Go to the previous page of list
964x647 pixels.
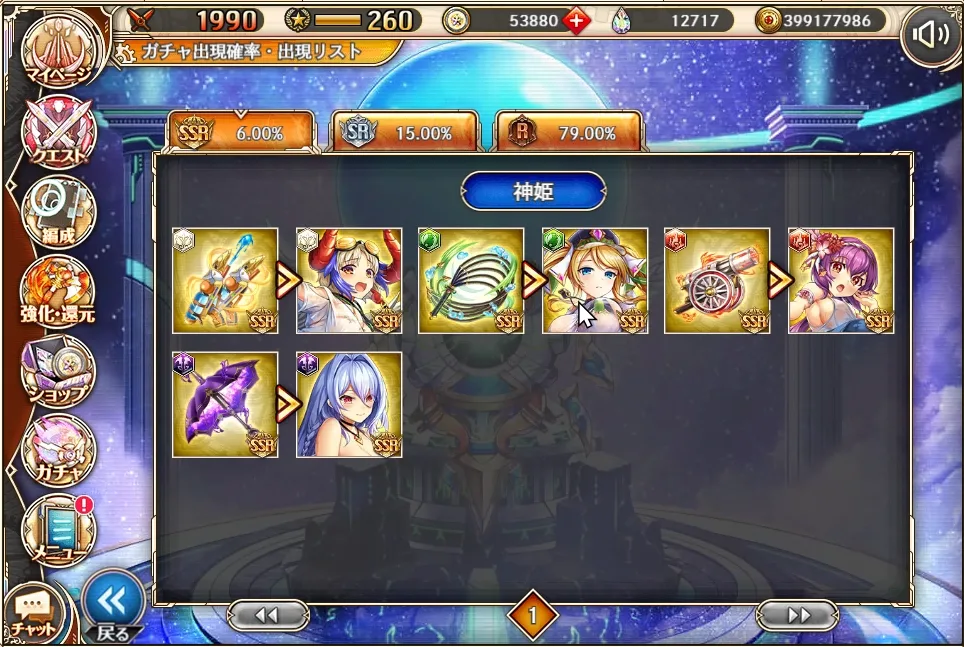coord(267,615)
